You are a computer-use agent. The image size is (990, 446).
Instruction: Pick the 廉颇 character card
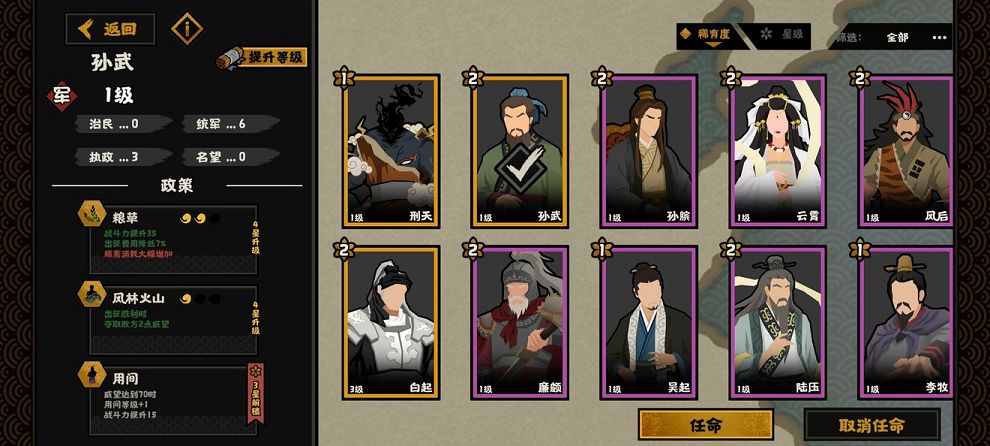pos(519,322)
